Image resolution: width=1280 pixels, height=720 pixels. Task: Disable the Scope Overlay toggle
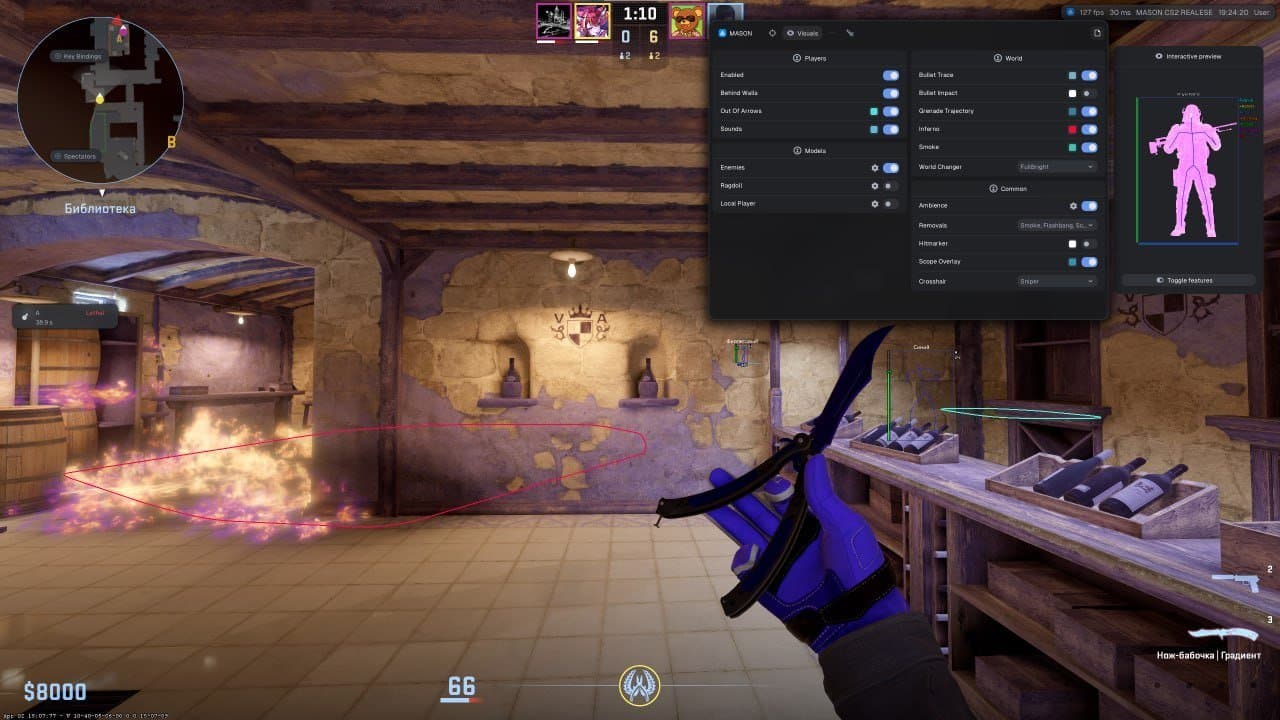click(x=1087, y=261)
